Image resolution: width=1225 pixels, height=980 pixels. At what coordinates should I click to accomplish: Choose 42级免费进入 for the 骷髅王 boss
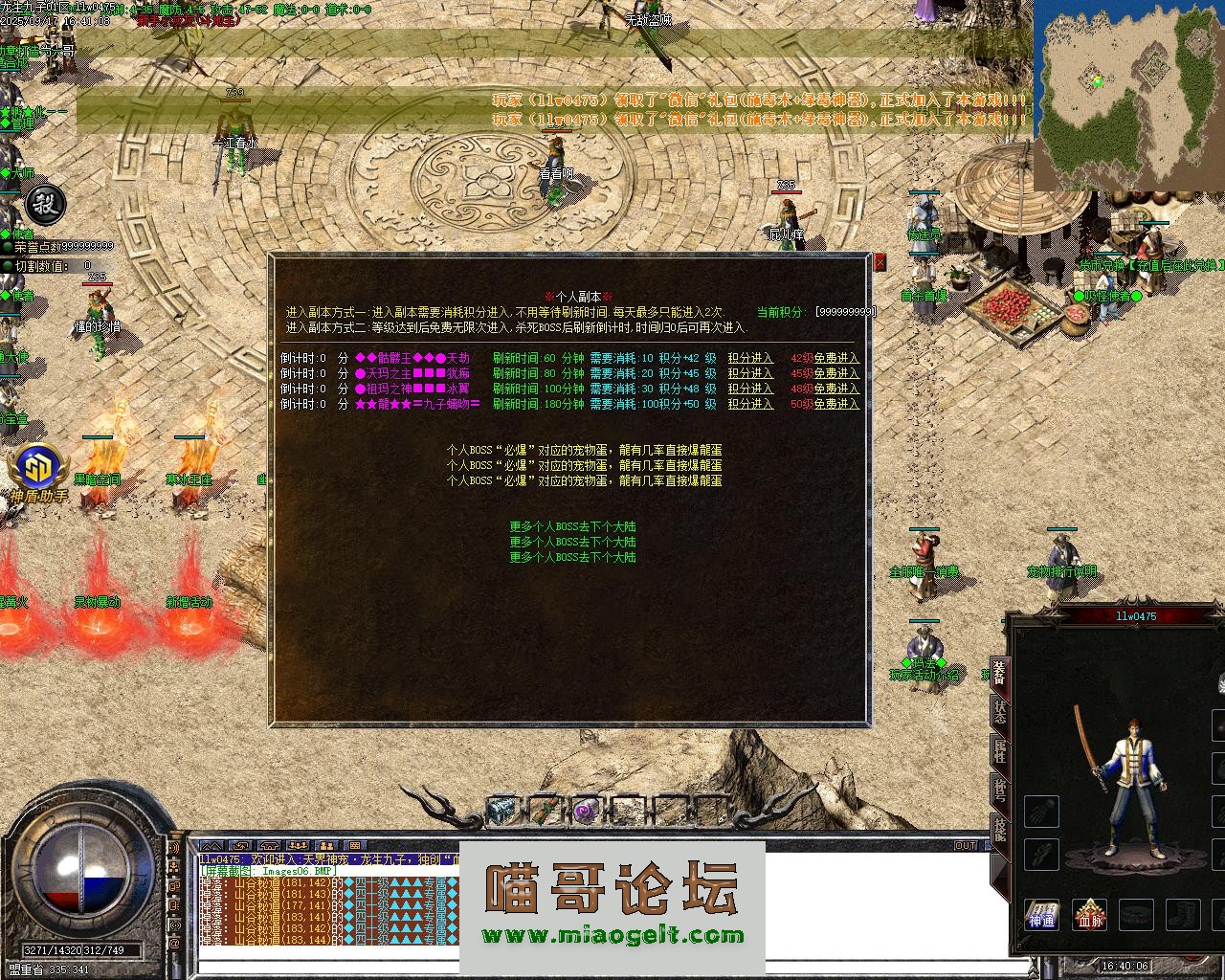tap(825, 359)
